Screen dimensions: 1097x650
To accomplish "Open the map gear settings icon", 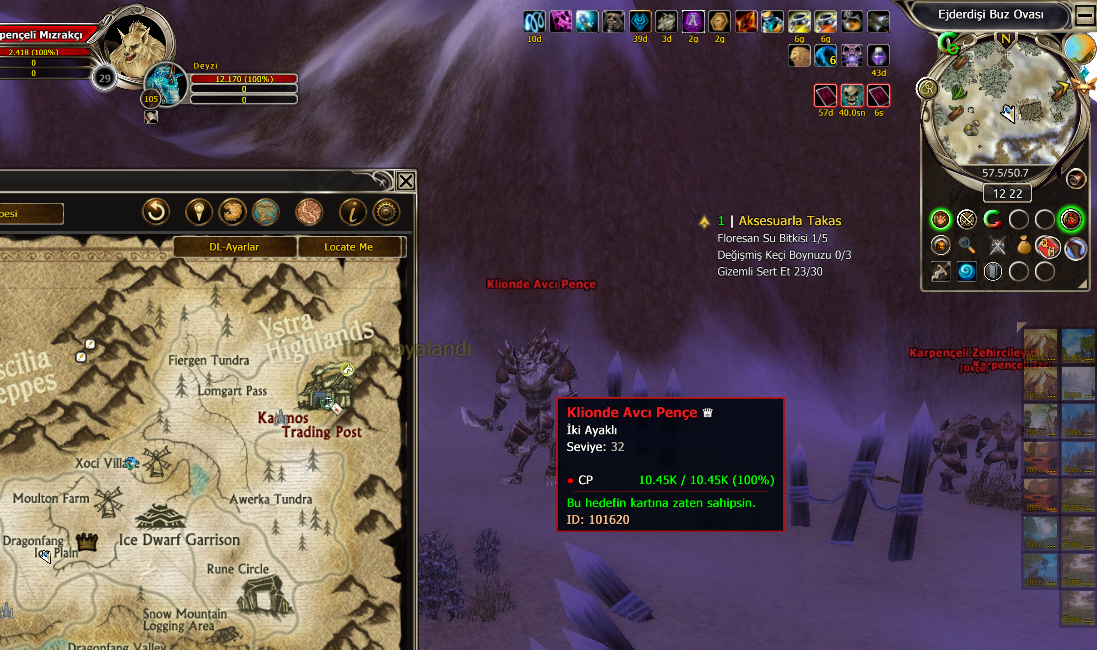I will click(x=386, y=212).
